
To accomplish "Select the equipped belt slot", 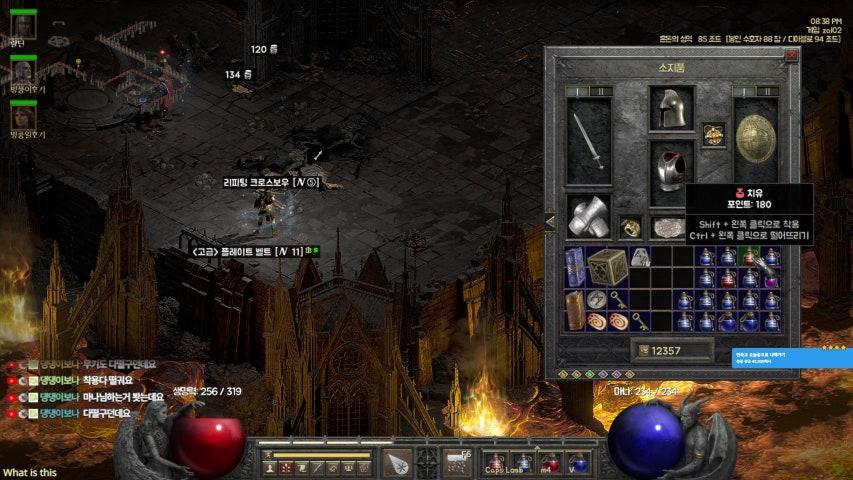I will pyautogui.click(x=671, y=227).
